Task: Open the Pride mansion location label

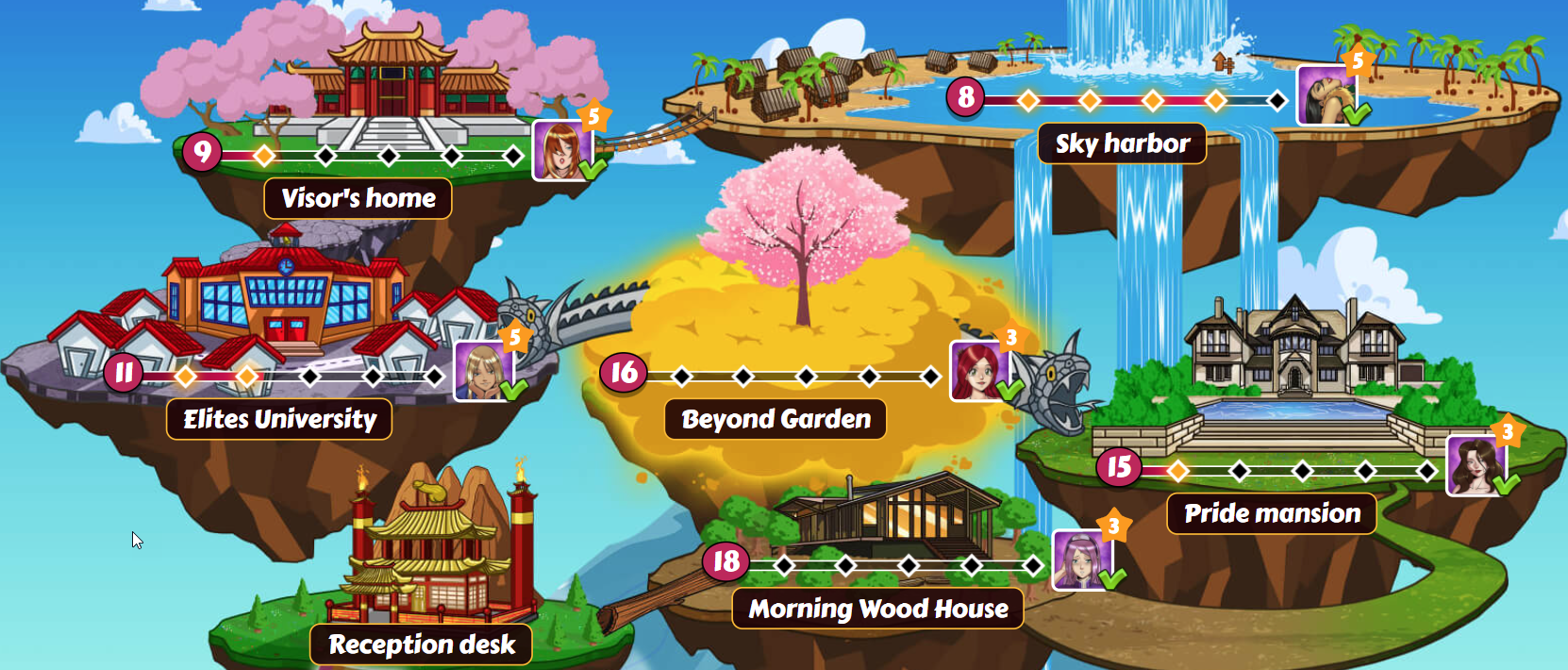Action: point(1272,513)
